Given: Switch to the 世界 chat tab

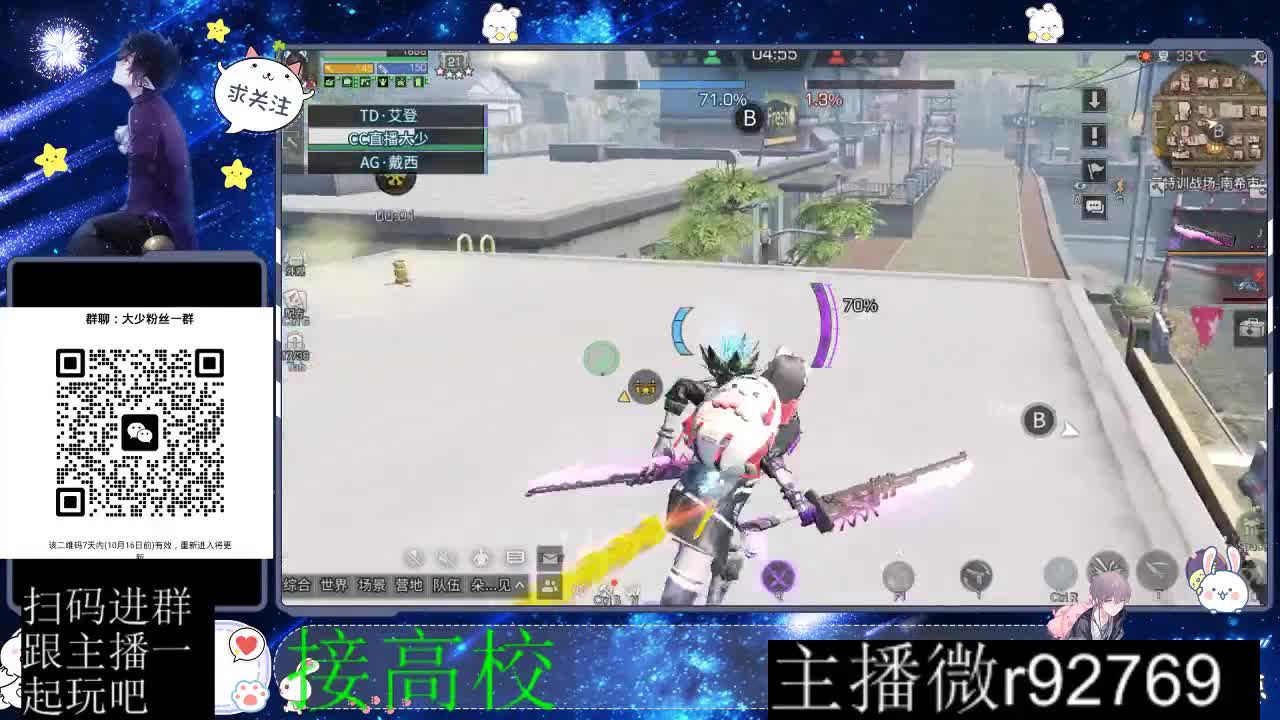Looking at the screenshot, I should click(x=332, y=584).
